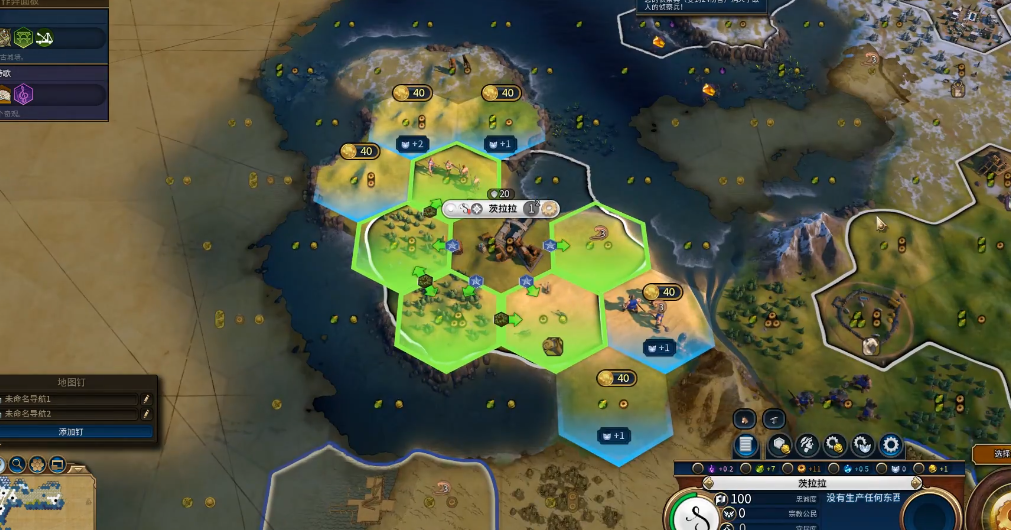Open the minimap search magnifier
This screenshot has height=530, width=1011.
17,464
